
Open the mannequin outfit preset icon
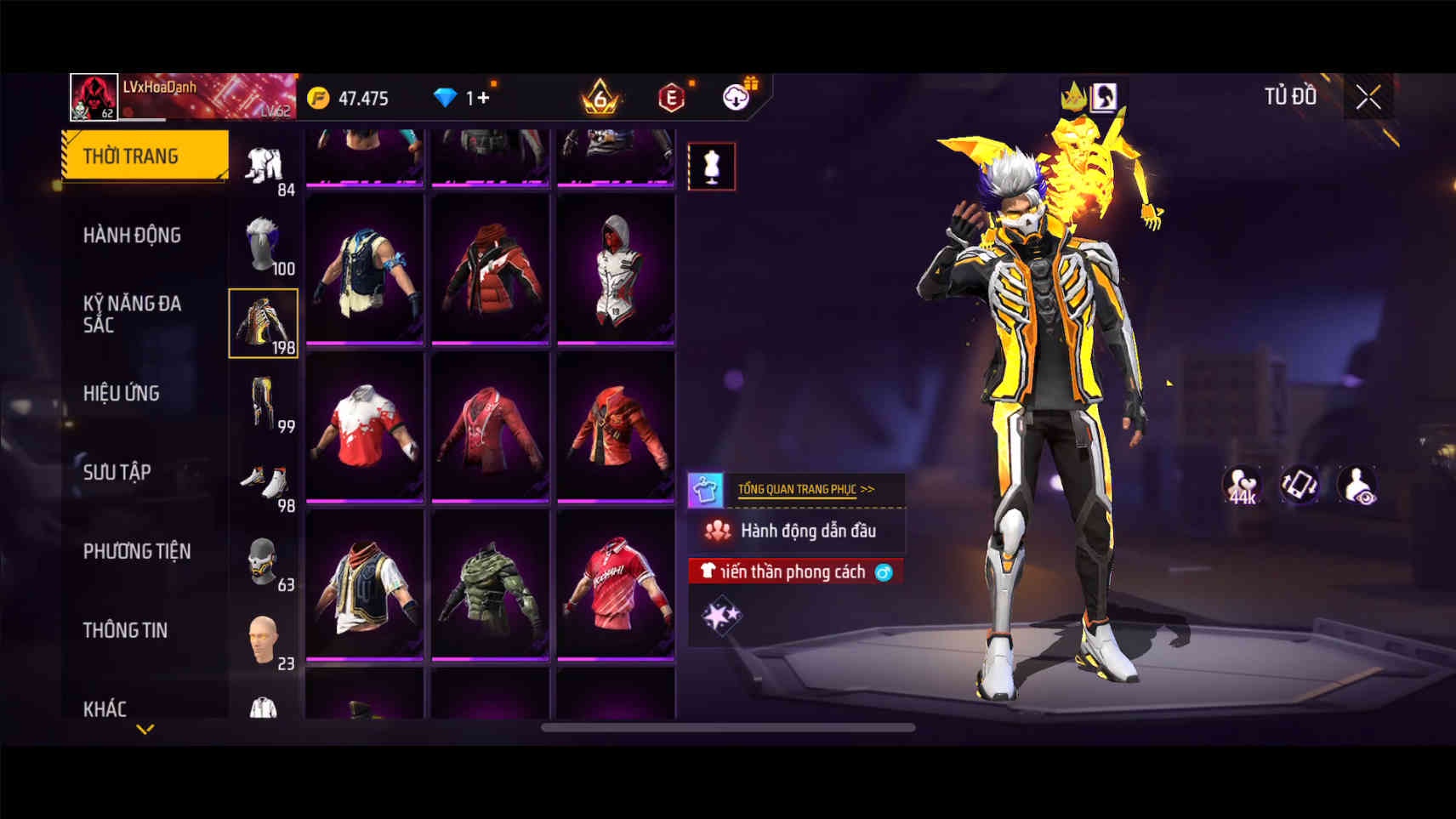point(712,166)
